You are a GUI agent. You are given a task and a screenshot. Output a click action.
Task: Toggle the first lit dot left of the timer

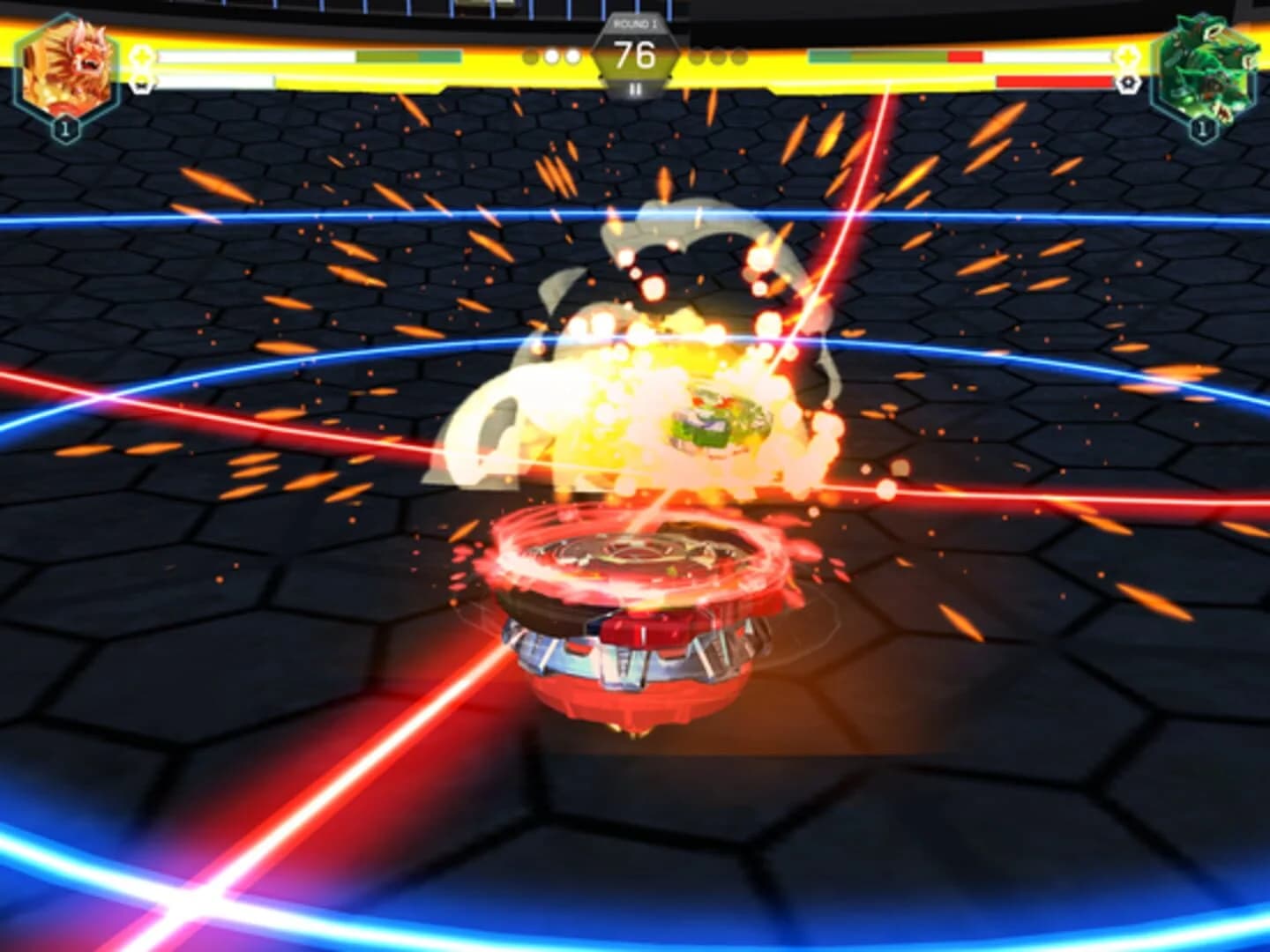[x=552, y=56]
